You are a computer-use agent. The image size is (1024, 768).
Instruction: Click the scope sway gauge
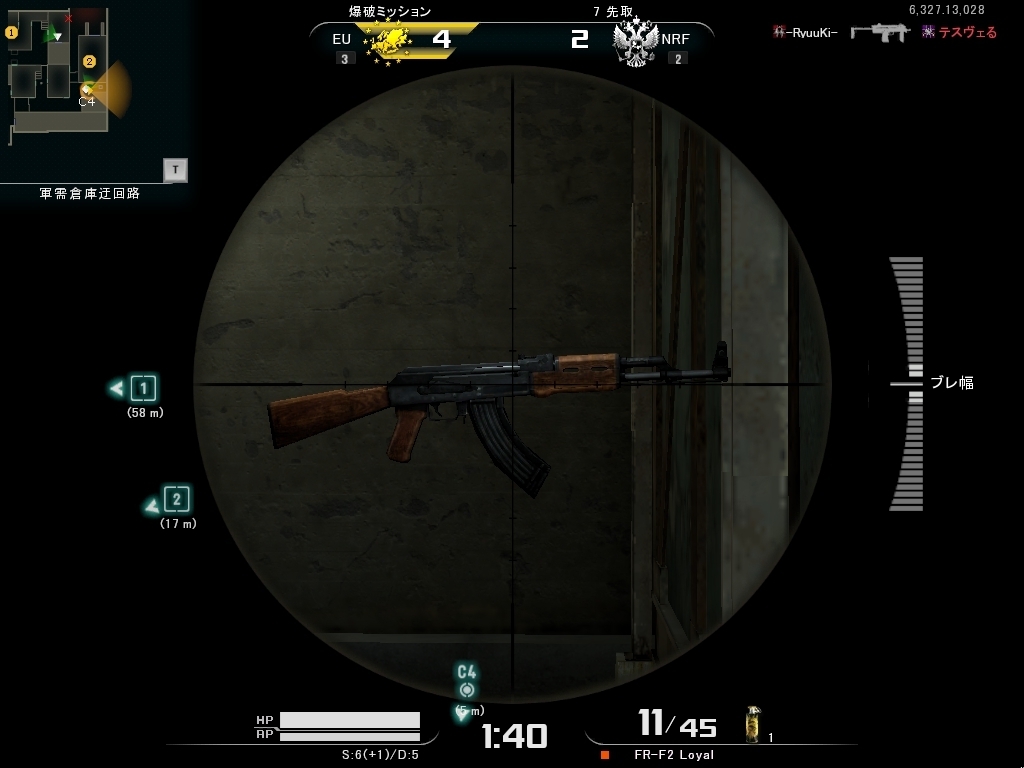[x=907, y=384]
